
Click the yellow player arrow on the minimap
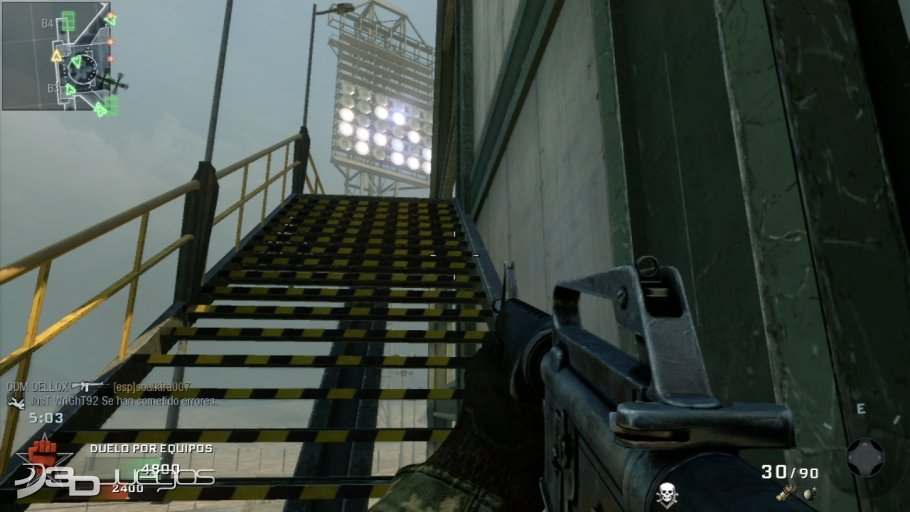(x=58, y=57)
